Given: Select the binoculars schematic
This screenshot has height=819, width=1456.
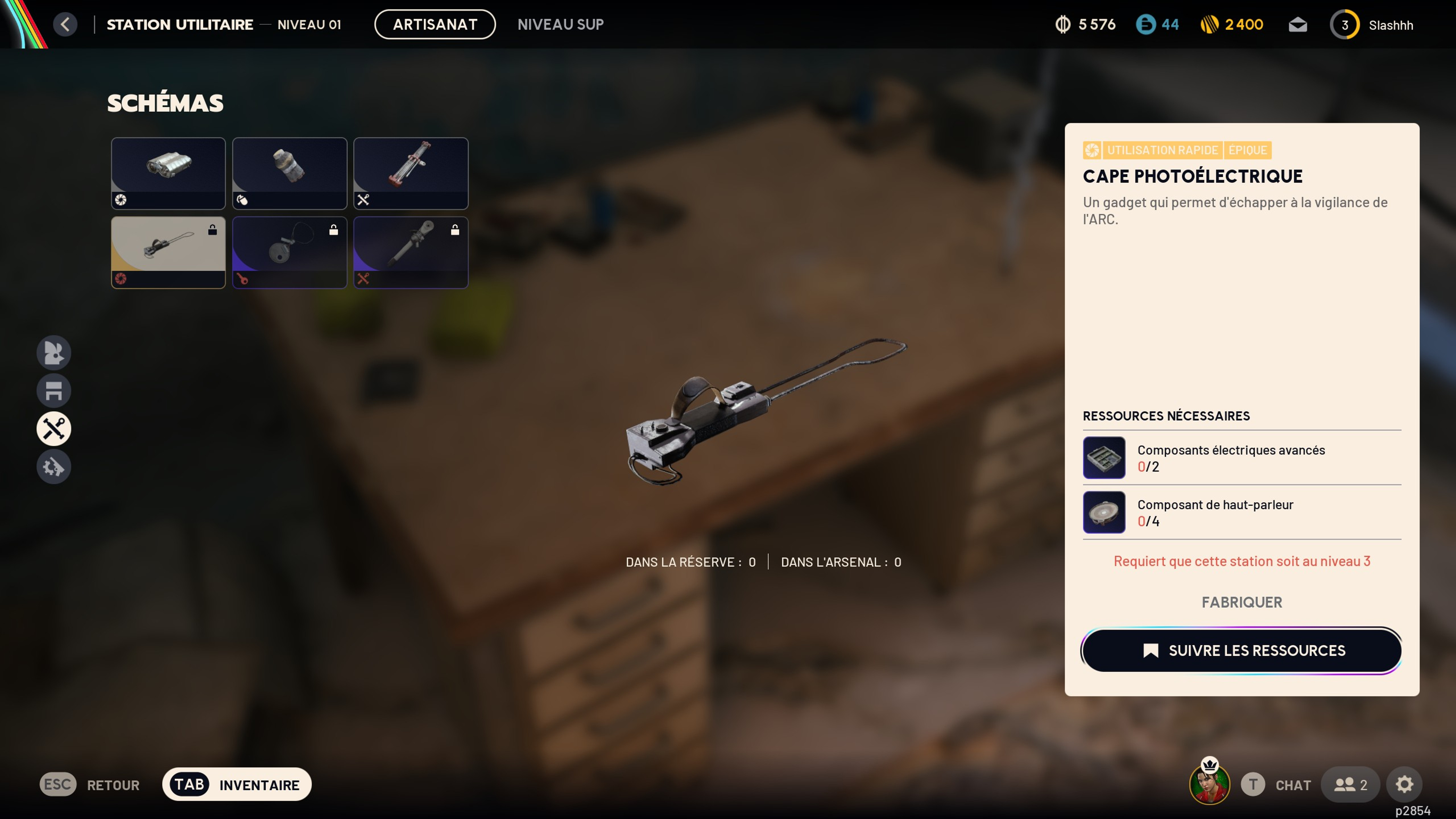Looking at the screenshot, I should pyautogui.click(x=168, y=173).
